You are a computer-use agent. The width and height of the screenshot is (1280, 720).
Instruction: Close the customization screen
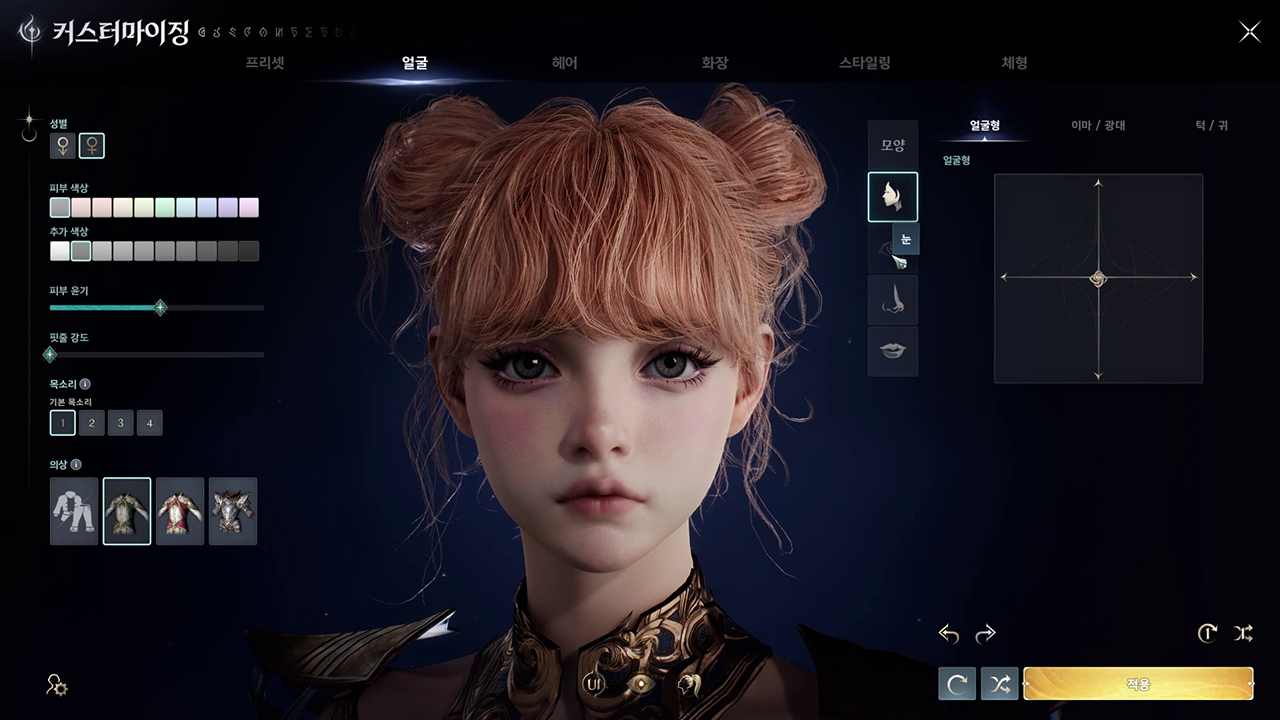click(x=1250, y=32)
